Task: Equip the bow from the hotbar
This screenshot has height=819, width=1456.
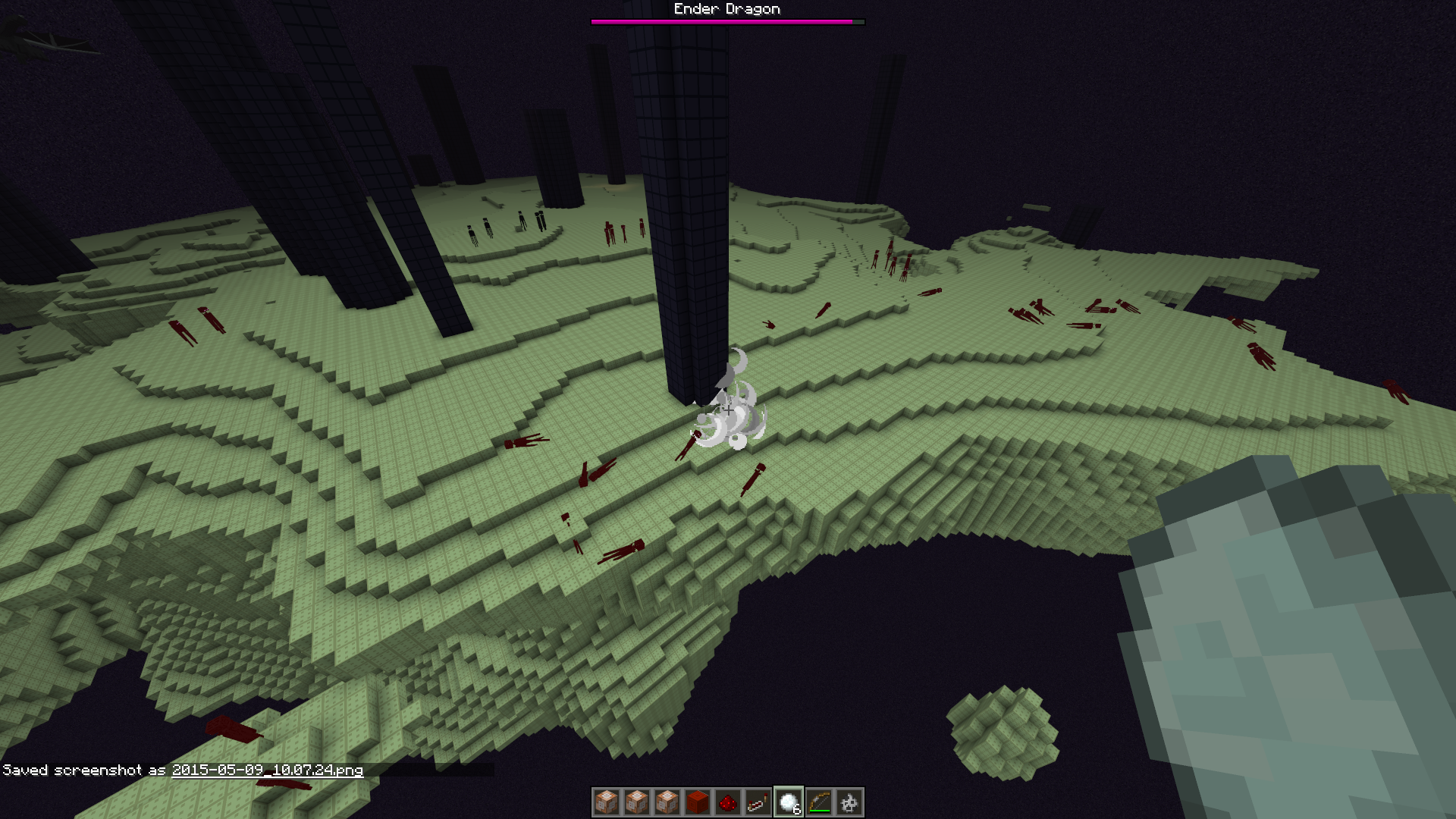Action: click(x=819, y=802)
